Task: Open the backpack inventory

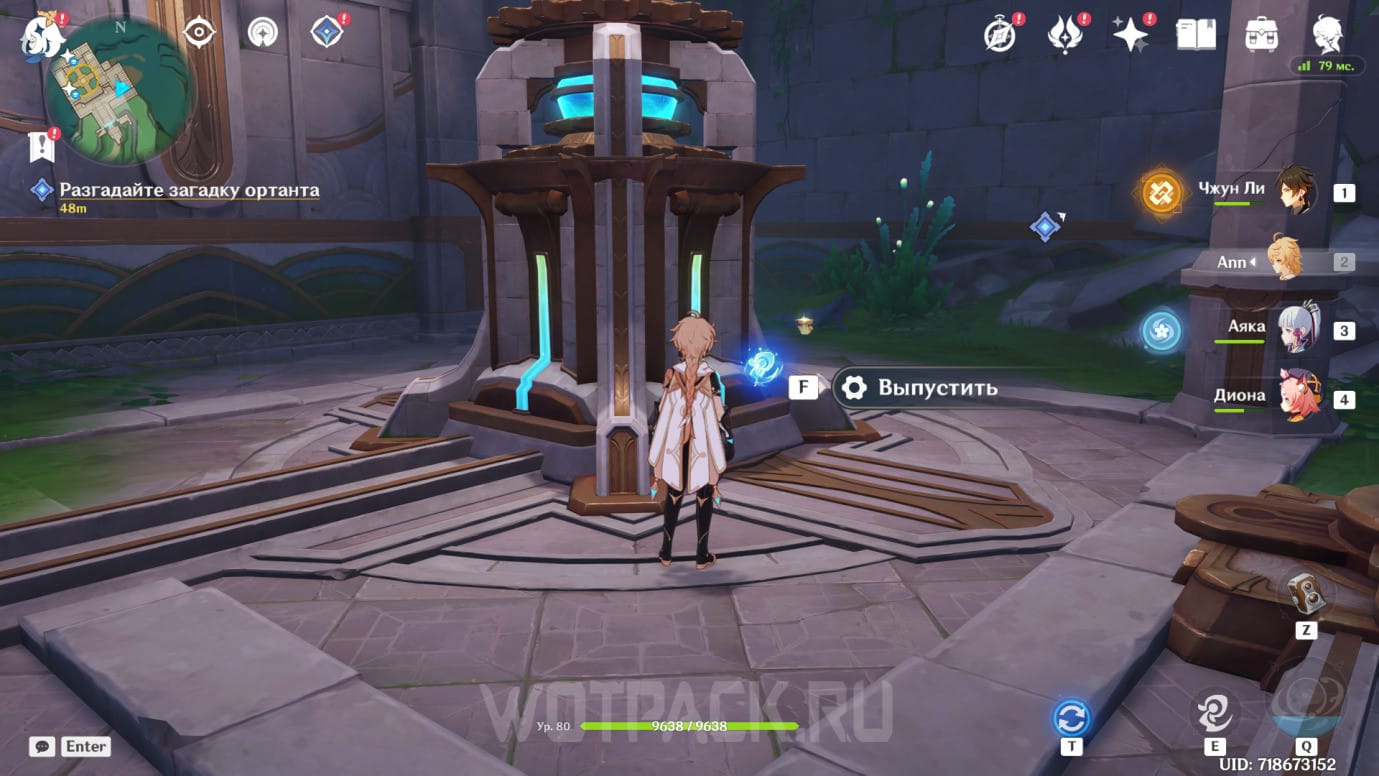Action: click(x=1262, y=35)
